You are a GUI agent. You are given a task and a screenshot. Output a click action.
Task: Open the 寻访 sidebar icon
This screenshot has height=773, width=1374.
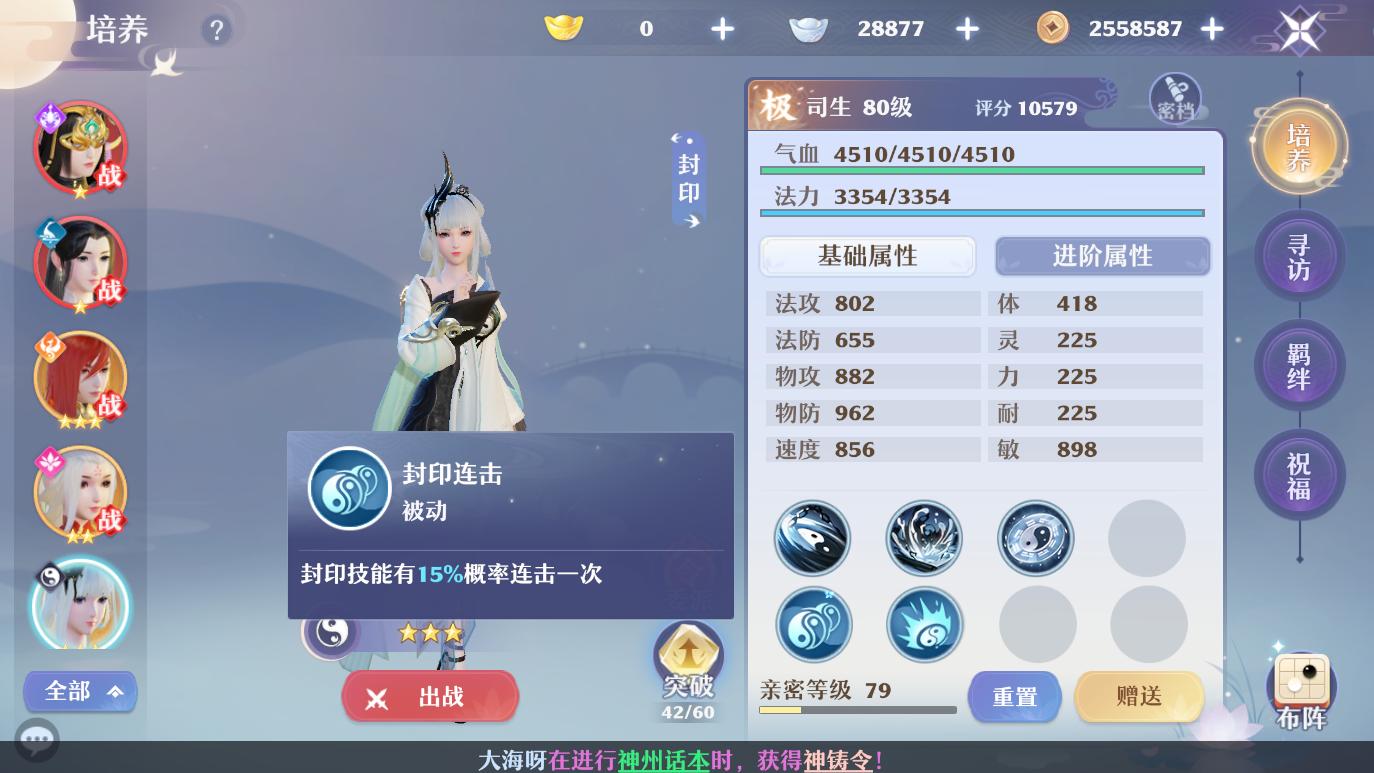pos(1300,255)
